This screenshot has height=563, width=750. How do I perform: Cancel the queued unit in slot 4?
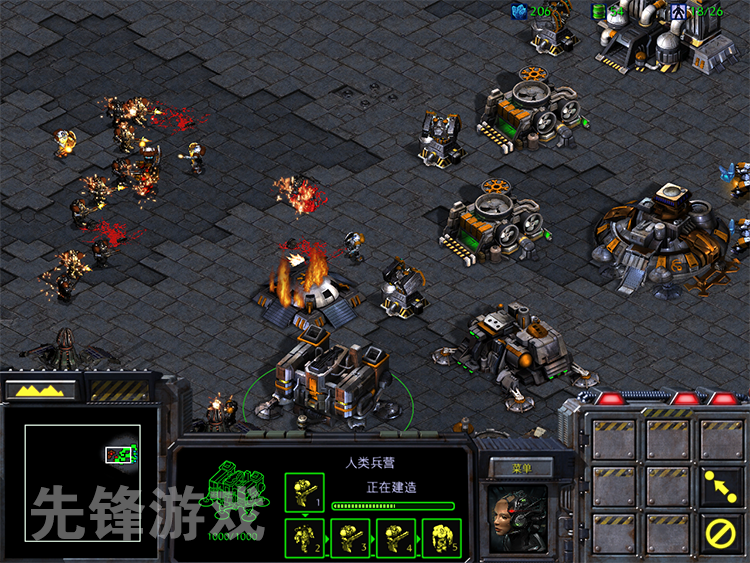pos(396,537)
